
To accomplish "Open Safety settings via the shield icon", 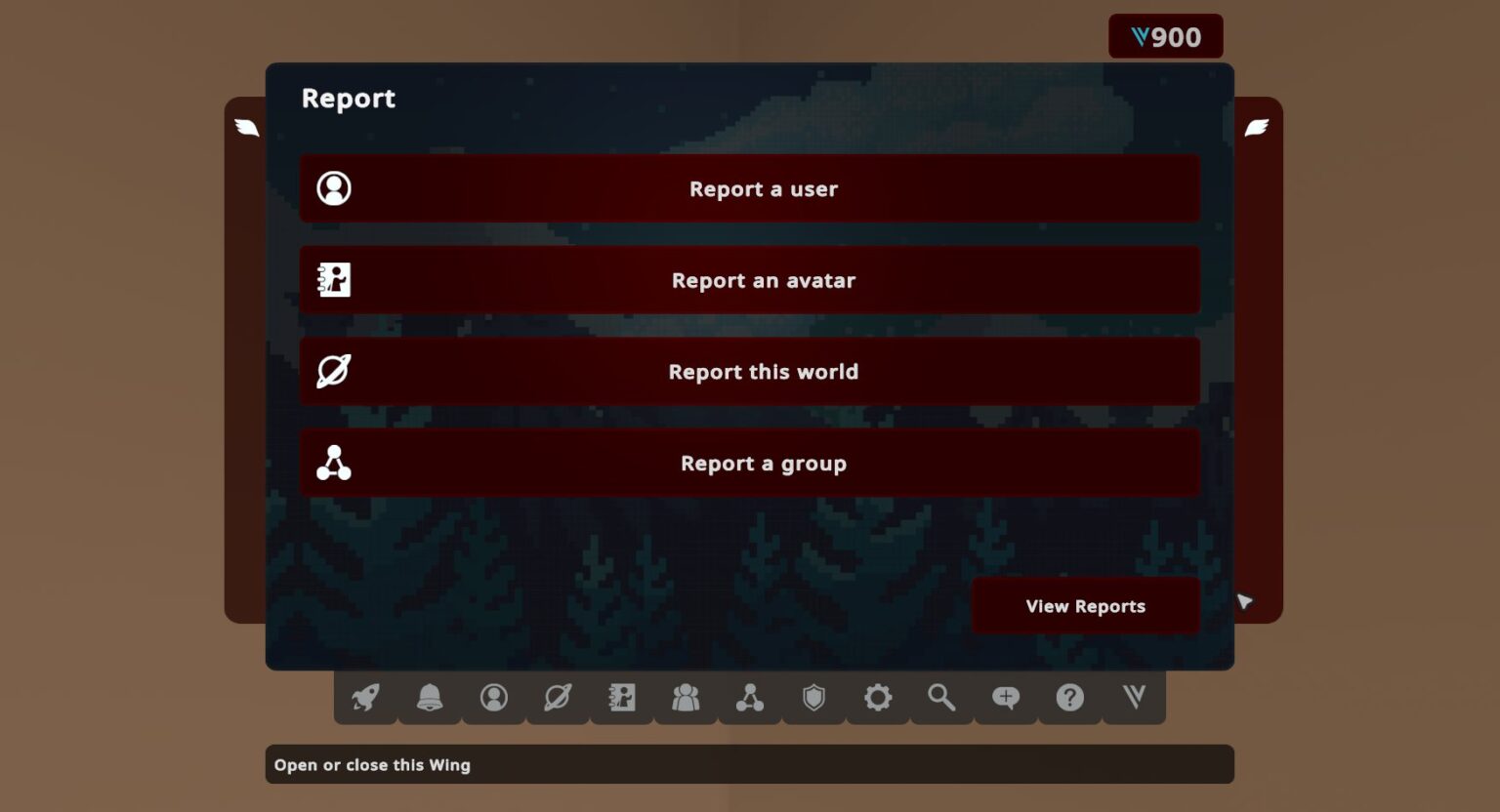I will click(x=813, y=698).
